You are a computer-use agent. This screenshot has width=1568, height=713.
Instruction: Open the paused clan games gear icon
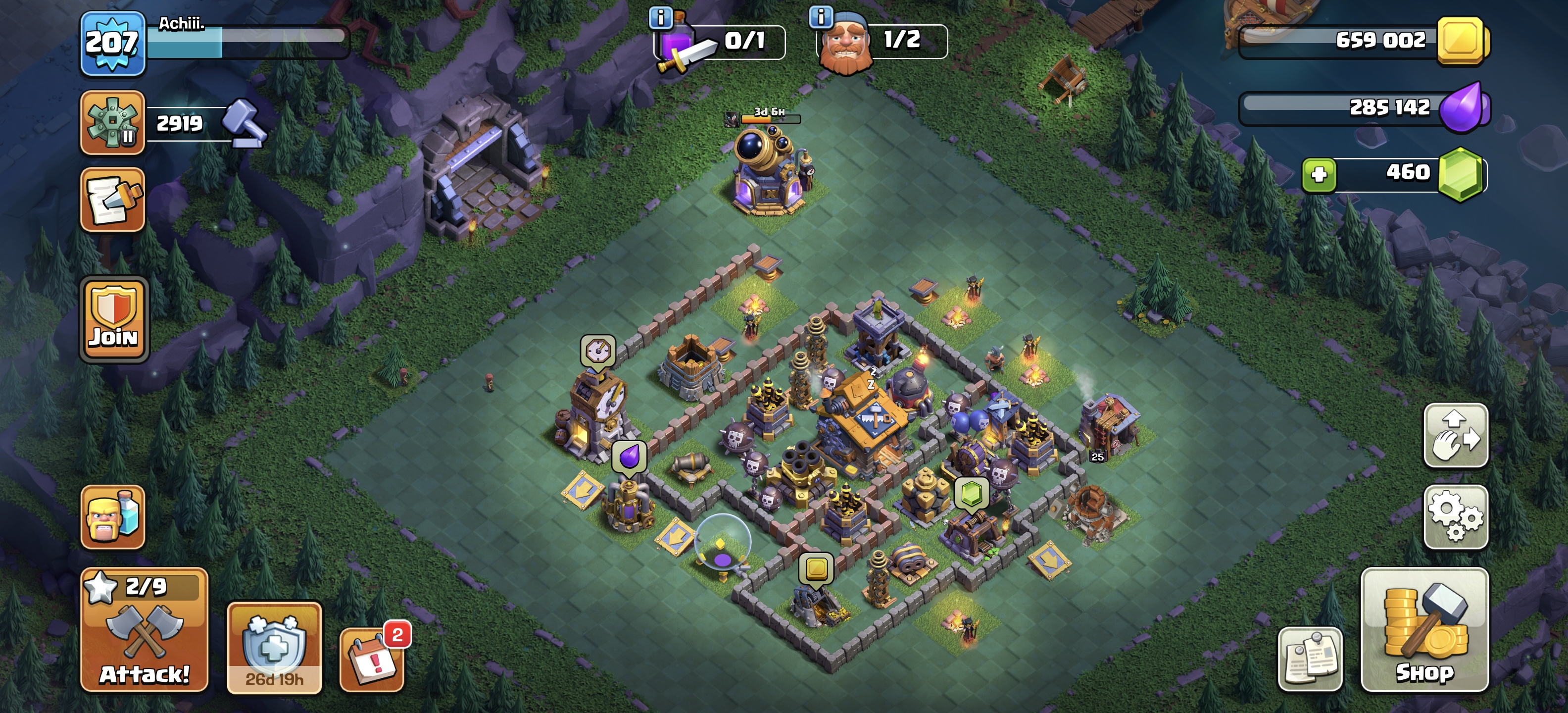click(x=113, y=122)
